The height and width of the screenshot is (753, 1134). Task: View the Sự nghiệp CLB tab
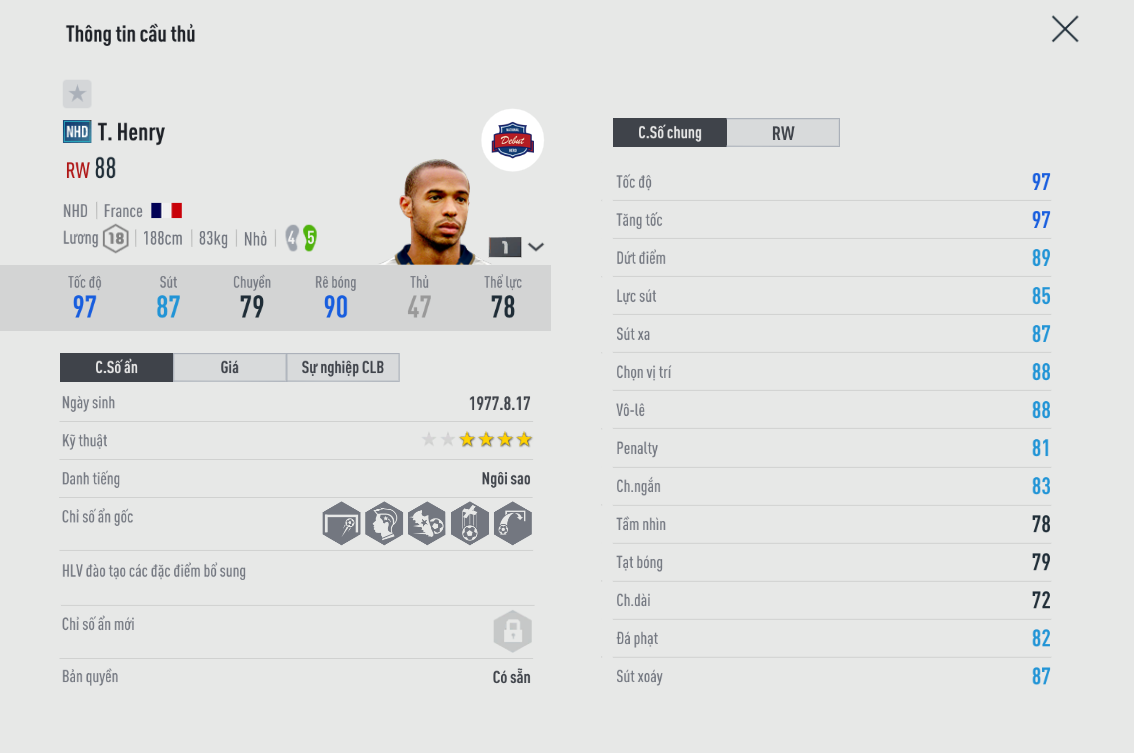(x=343, y=368)
